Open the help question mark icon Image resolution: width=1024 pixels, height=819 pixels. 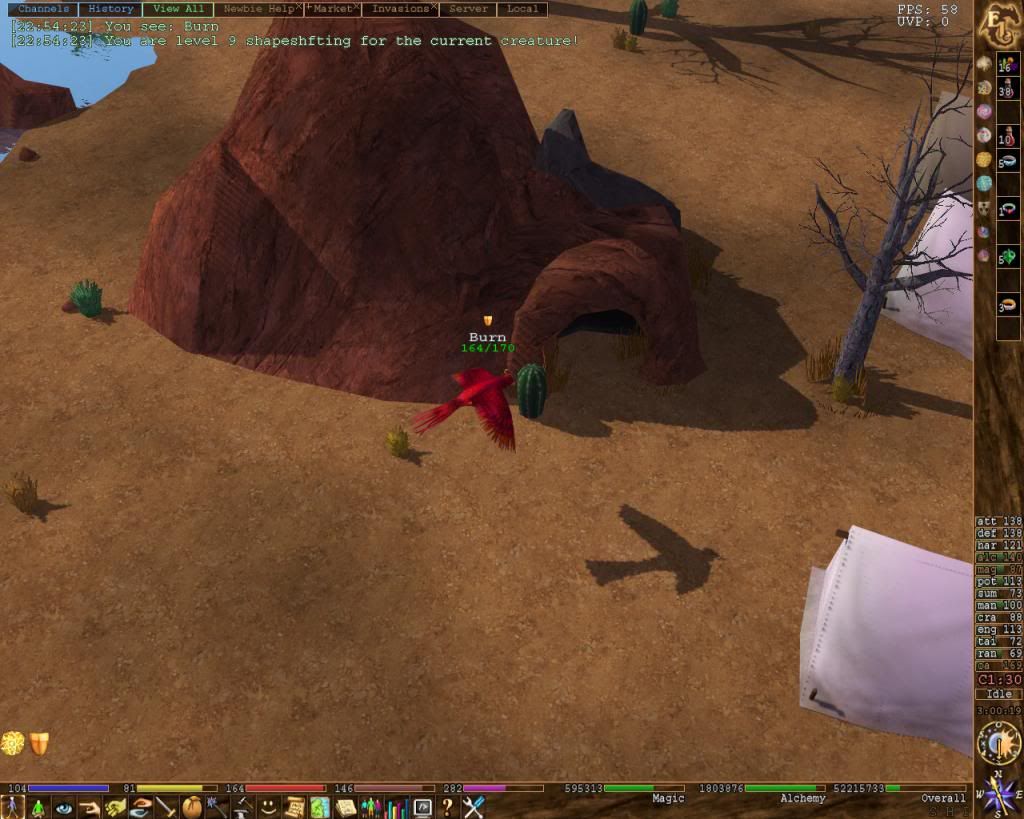pyautogui.click(x=447, y=807)
